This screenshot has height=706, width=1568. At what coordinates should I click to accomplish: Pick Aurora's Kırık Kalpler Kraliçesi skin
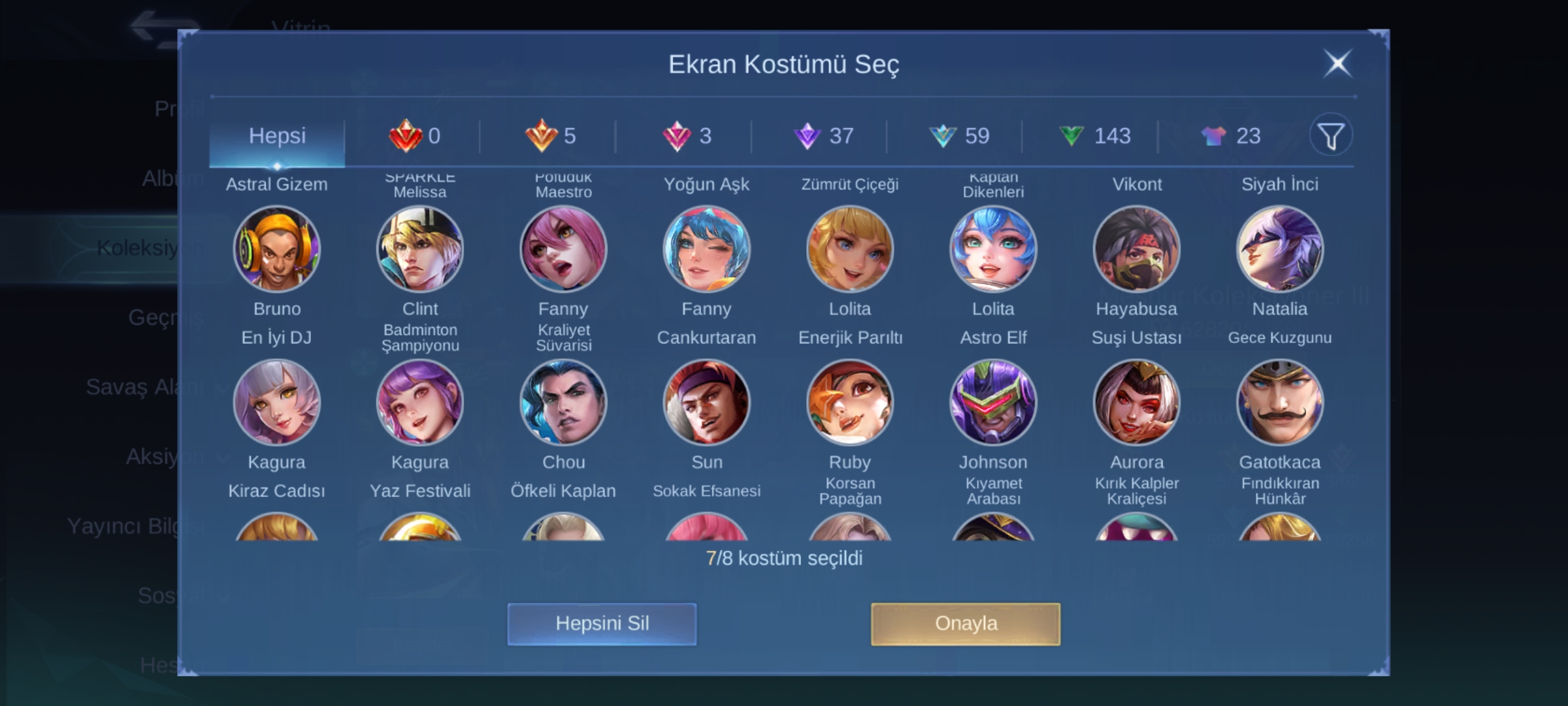1136,402
